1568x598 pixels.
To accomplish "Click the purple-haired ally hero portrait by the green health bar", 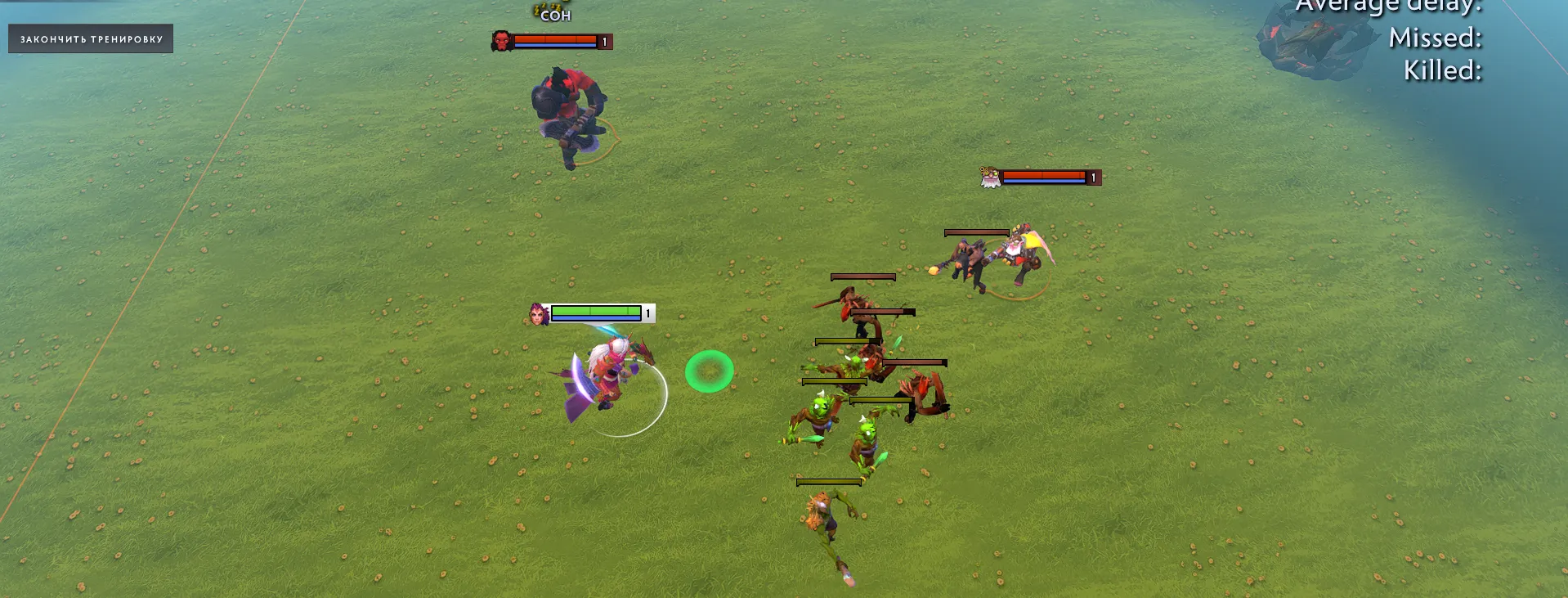I will 539,314.
